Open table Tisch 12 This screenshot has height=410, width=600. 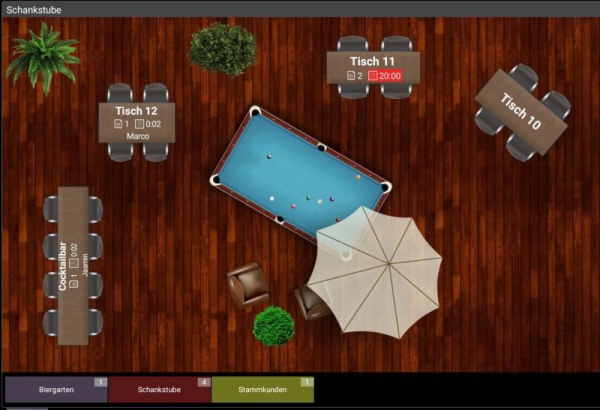coord(138,122)
